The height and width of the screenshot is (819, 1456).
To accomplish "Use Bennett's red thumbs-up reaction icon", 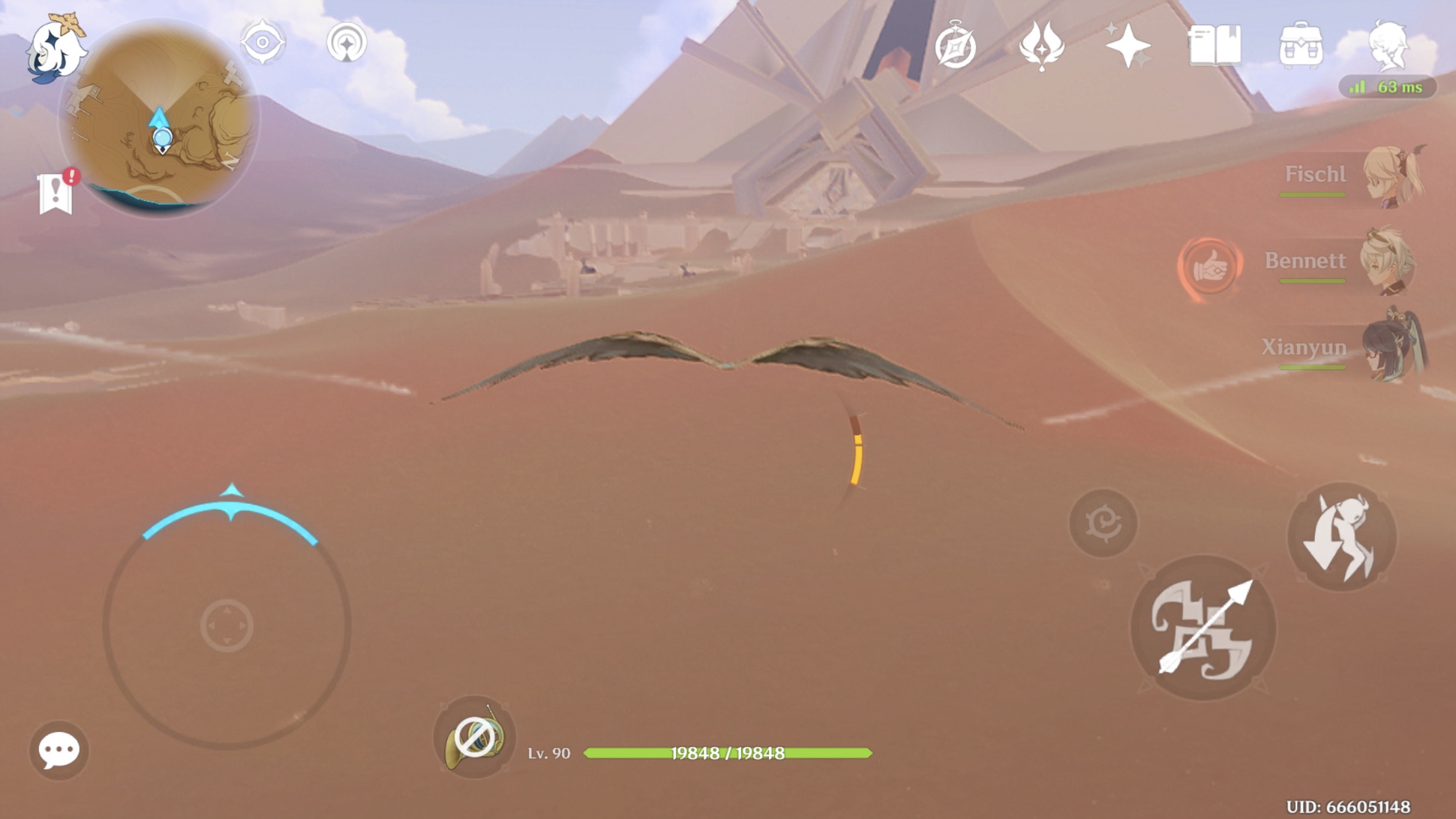I will 1210,267.
